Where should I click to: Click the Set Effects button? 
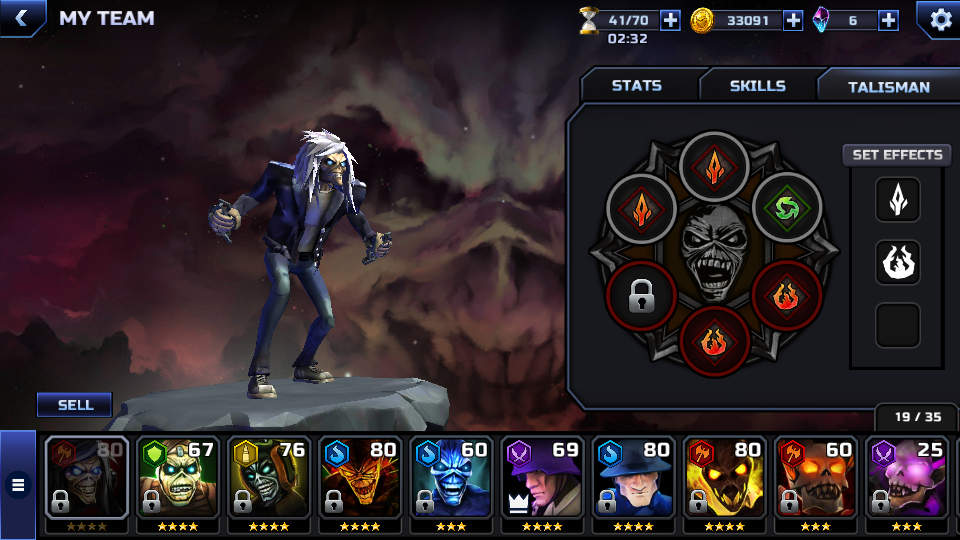pyautogui.click(x=897, y=155)
